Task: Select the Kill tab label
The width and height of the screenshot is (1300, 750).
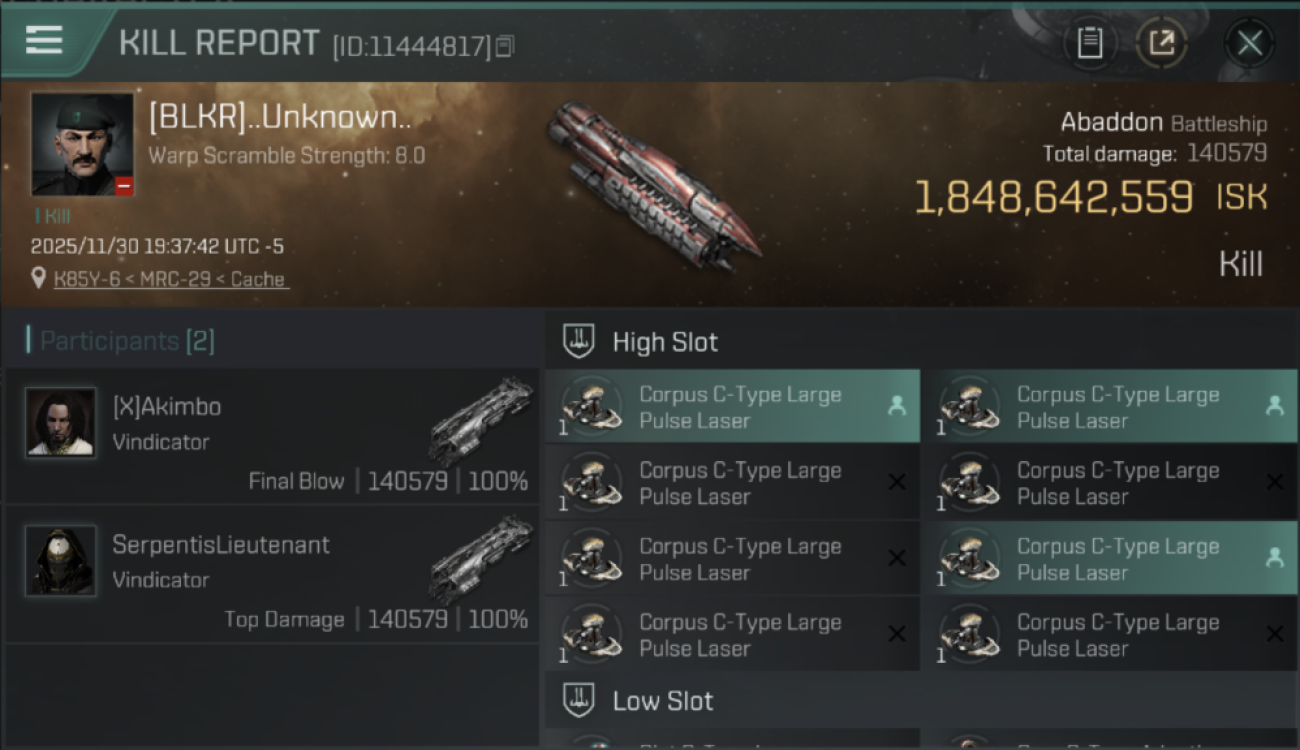Action: click(x=1241, y=263)
